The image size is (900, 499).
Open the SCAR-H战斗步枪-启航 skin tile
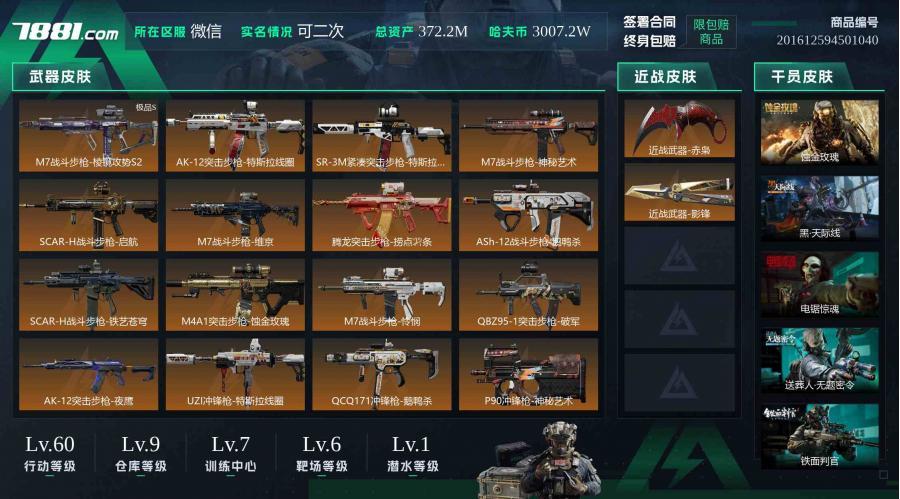(88, 214)
